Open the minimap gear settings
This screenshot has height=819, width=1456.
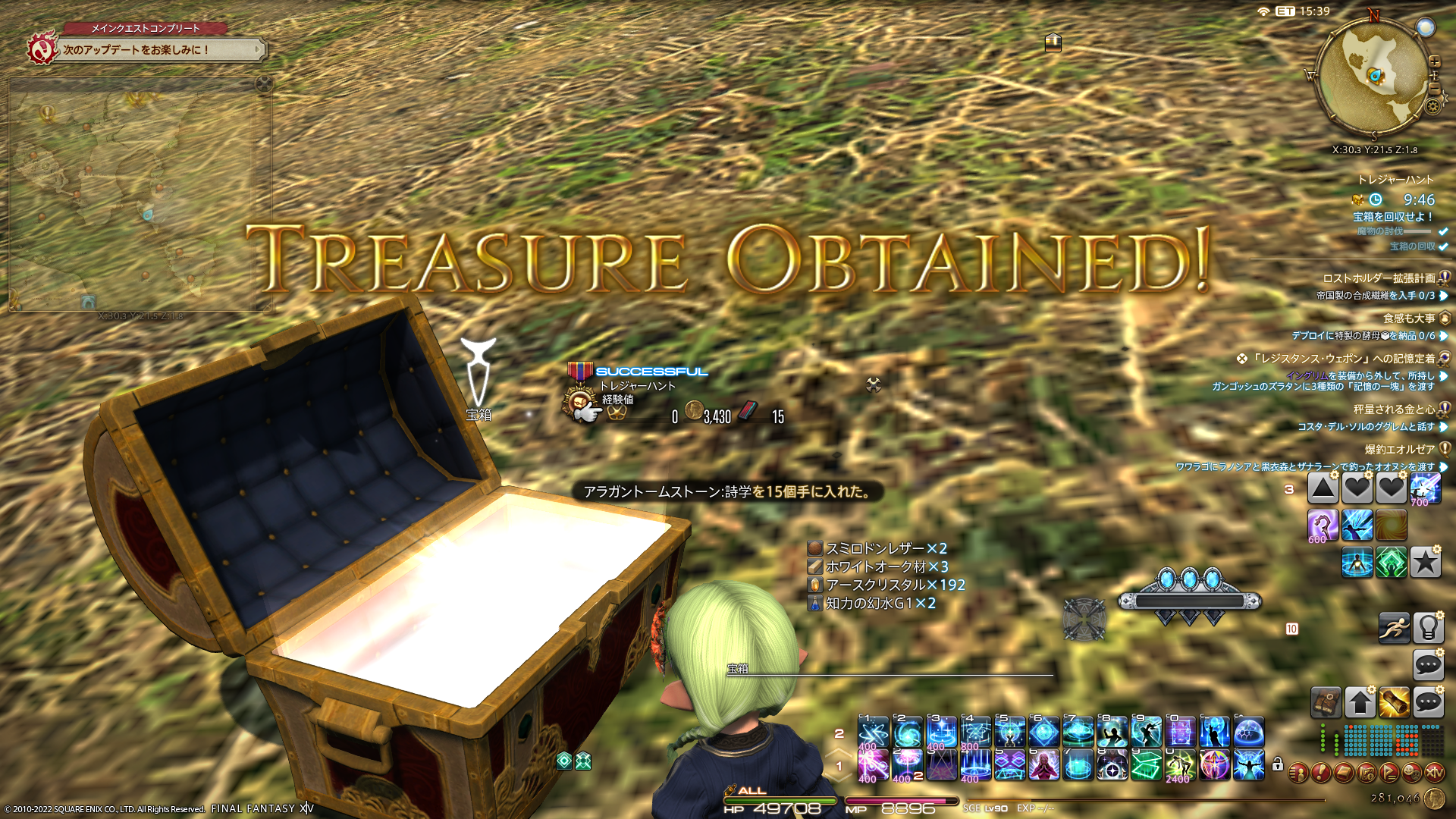[1432, 106]
